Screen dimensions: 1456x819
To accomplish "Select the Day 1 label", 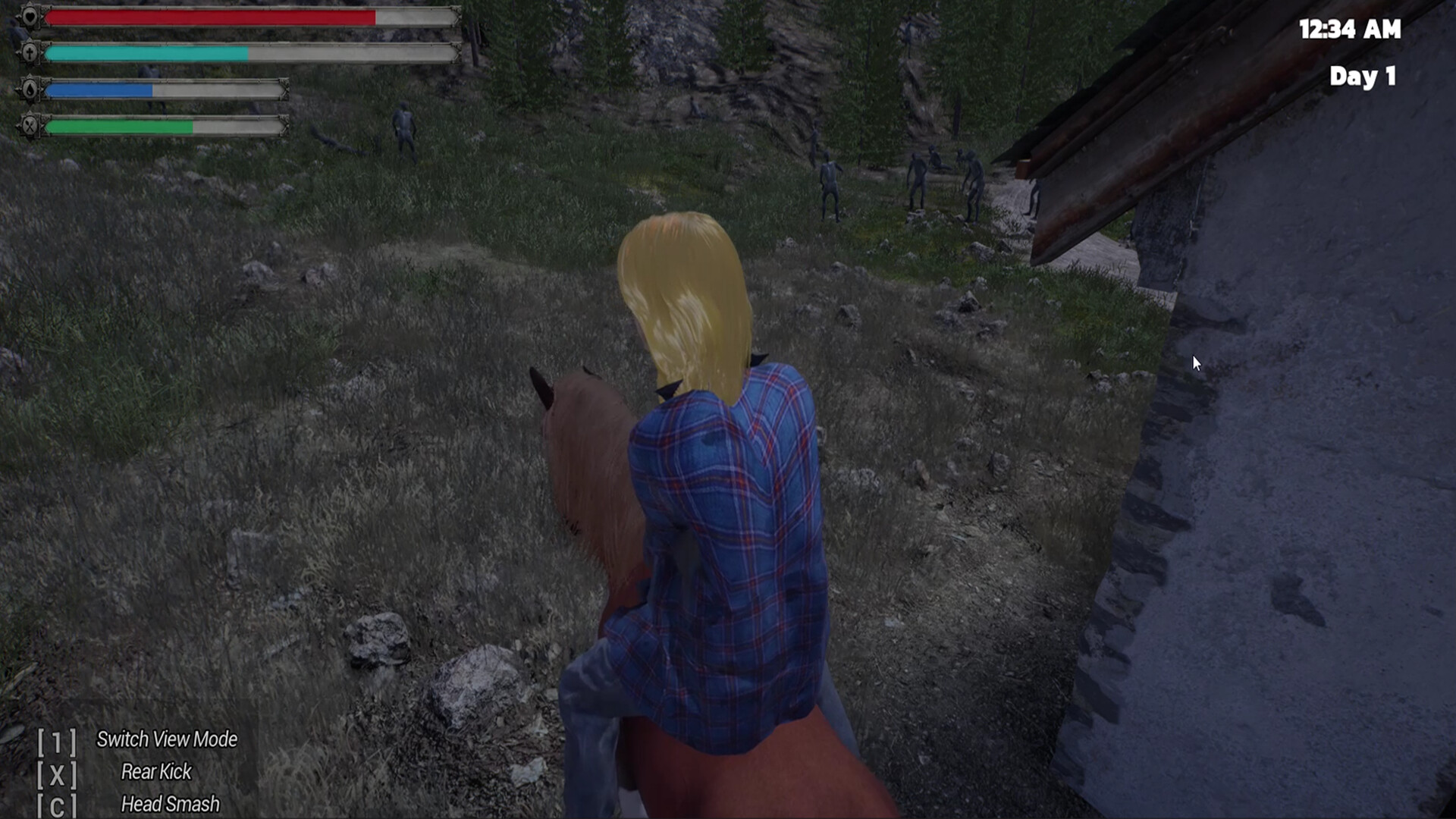I will (1363, 76).
